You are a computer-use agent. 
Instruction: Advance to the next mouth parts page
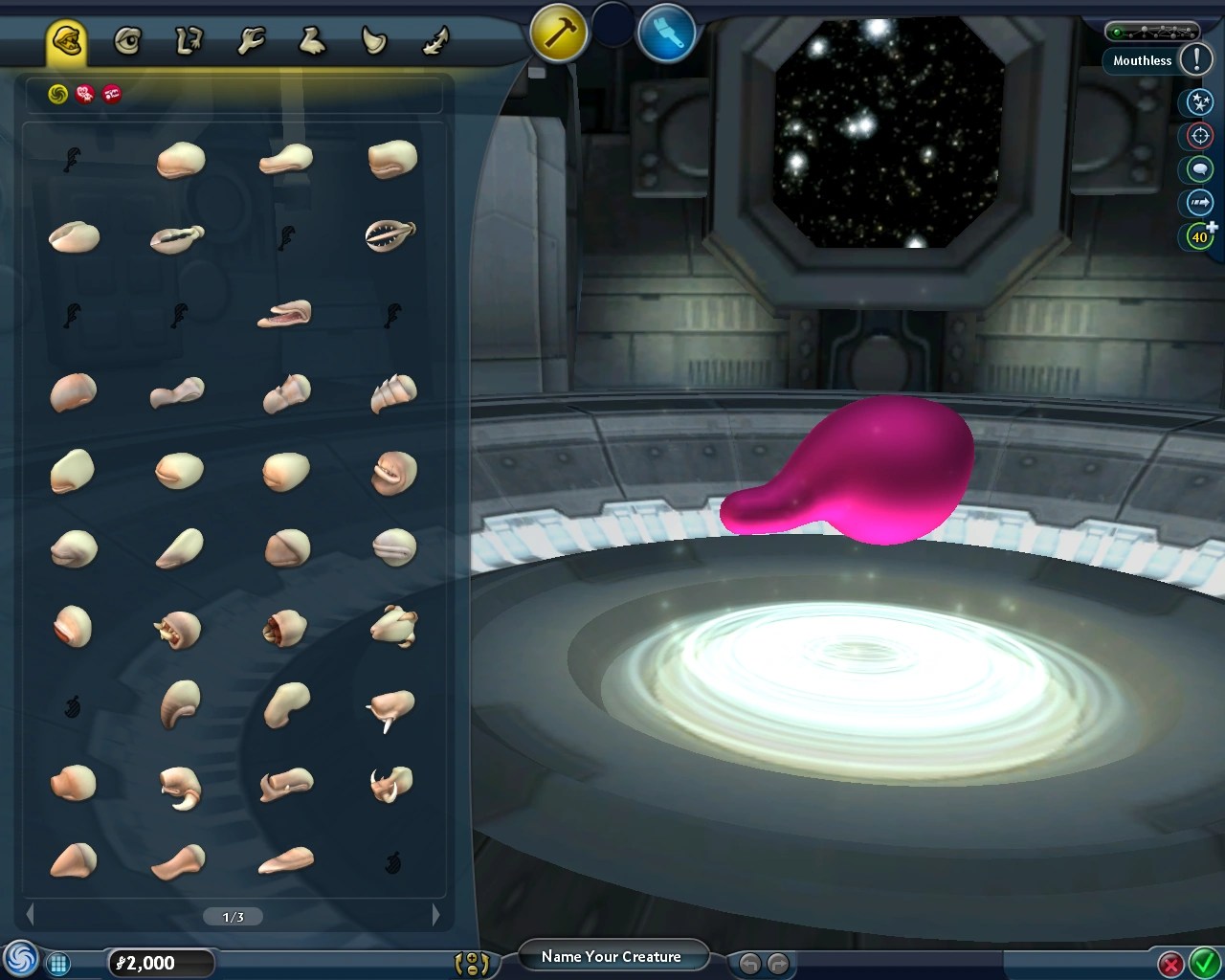[x=437, y=916]
